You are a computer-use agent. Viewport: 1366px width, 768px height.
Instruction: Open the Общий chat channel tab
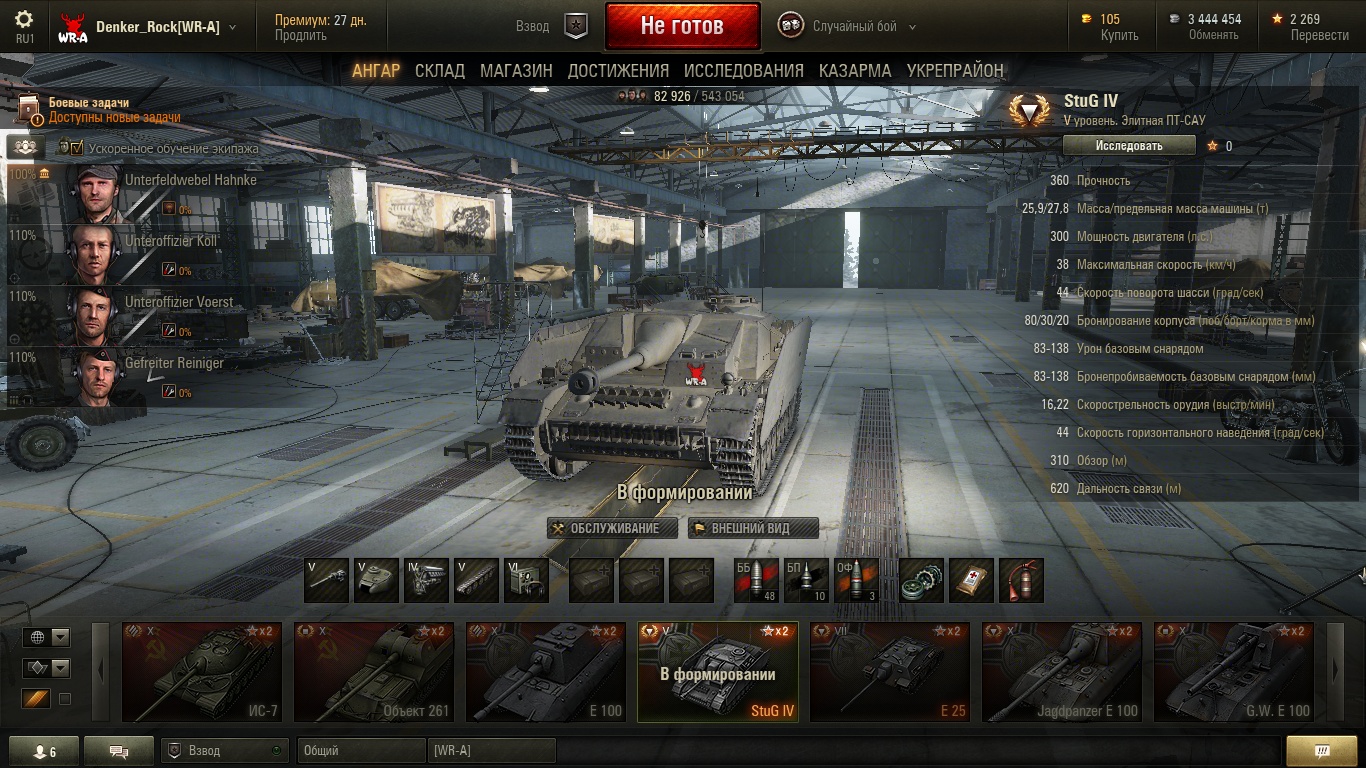(360, 750)
